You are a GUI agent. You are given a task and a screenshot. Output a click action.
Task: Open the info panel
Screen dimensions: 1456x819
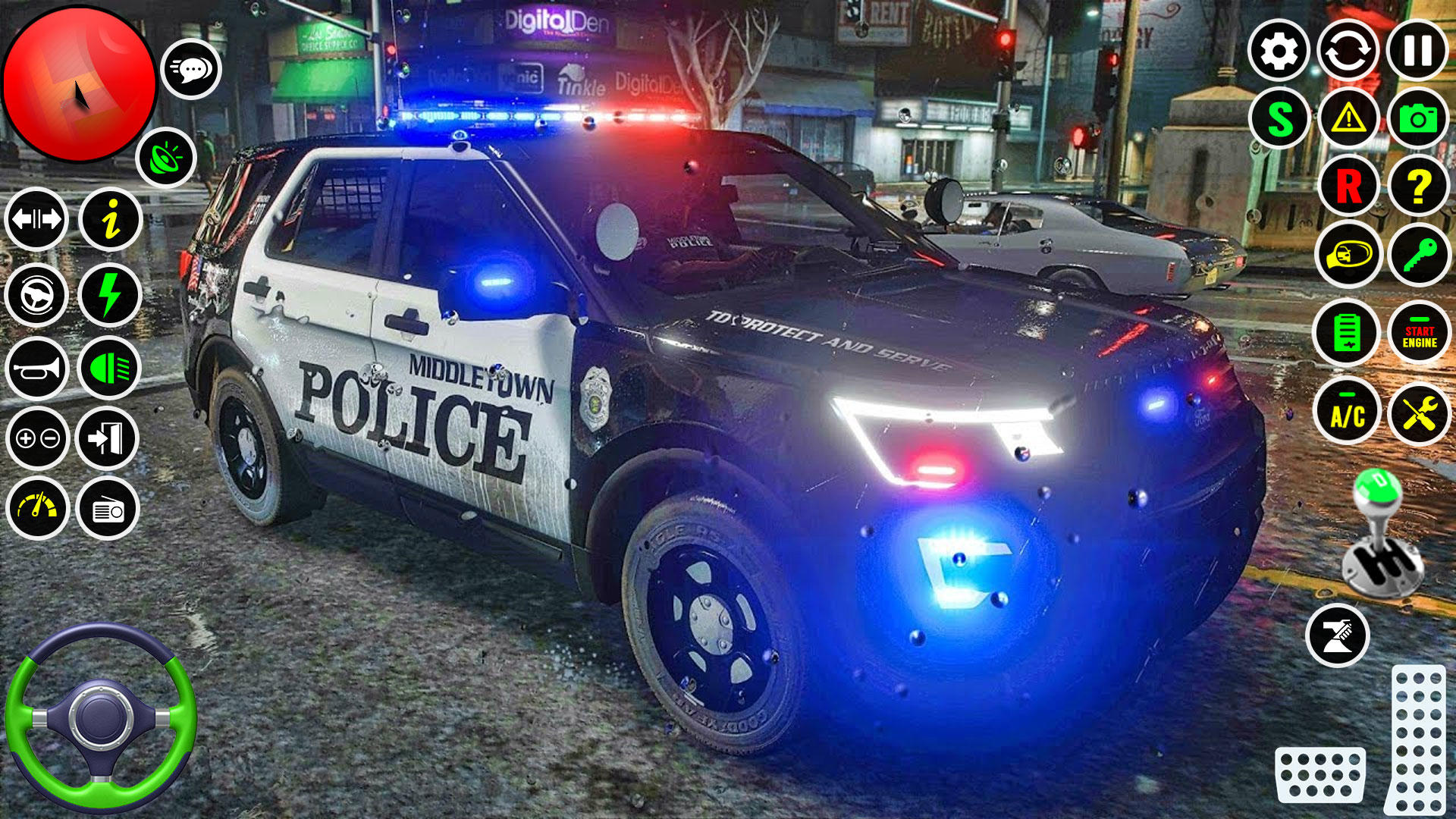pos(110,220)
